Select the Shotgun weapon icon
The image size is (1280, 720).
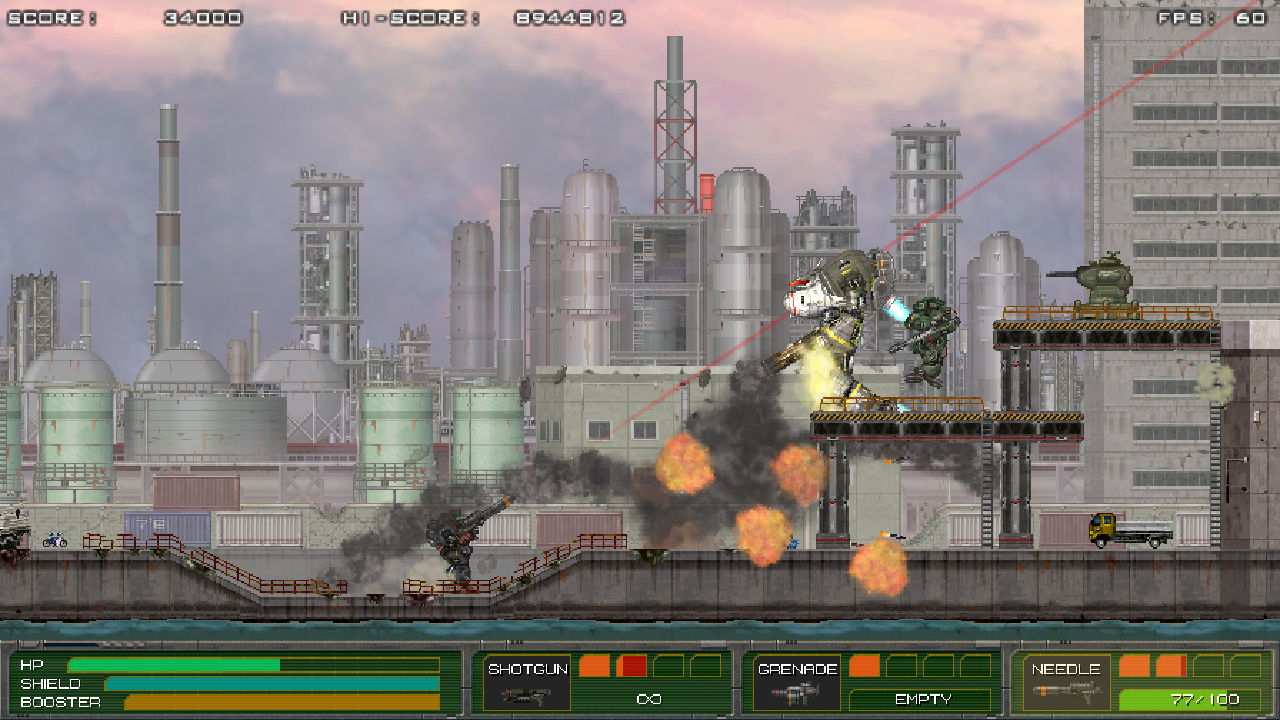click(523, 694)
